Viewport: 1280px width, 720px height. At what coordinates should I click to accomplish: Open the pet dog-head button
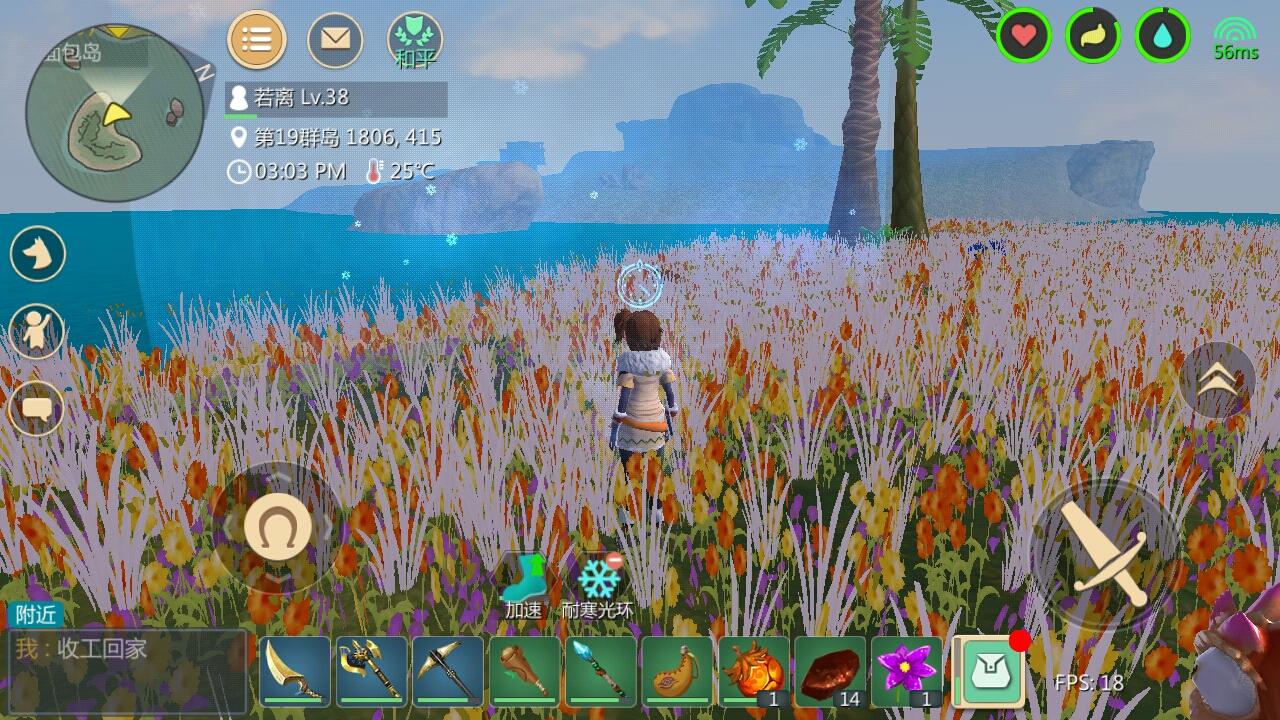38,254
